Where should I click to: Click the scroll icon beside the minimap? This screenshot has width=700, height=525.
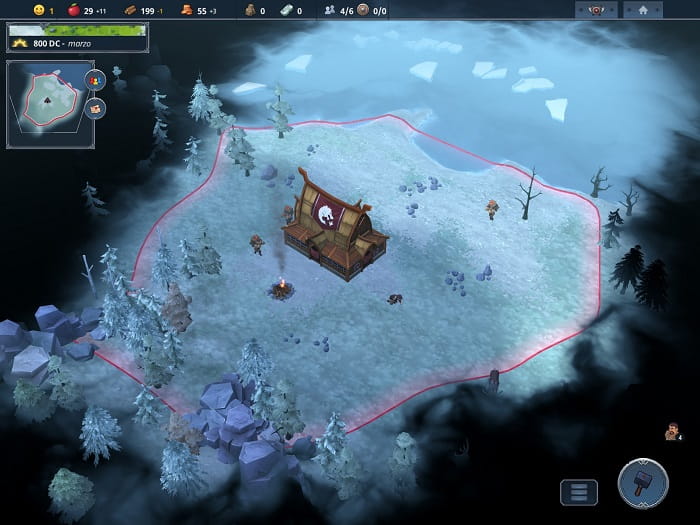97,107
